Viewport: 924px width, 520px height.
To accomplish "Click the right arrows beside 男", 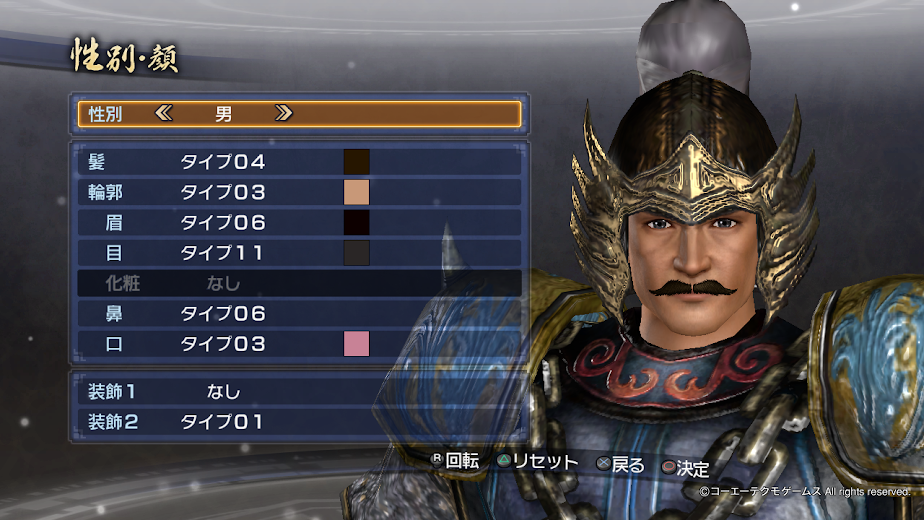I will click(x=283, y=113).
